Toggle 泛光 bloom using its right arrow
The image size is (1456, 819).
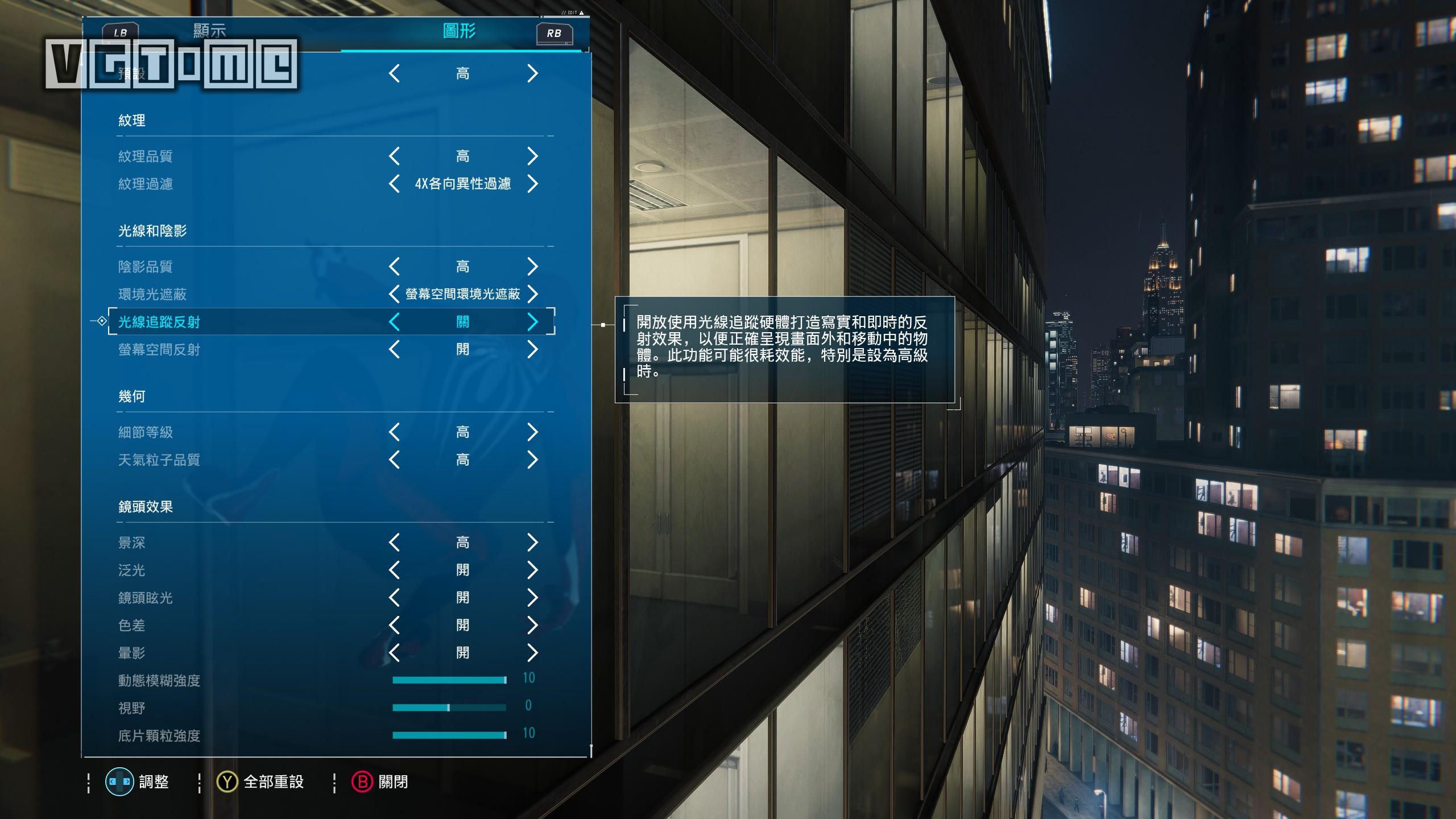[532, 570]
